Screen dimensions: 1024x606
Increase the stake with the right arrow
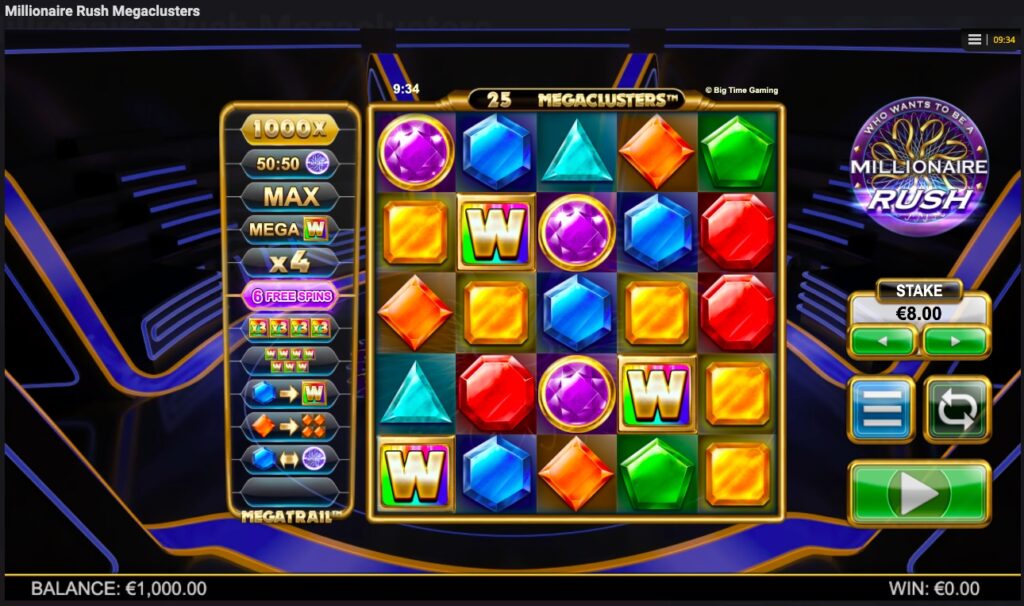click(x=955, y=342)
